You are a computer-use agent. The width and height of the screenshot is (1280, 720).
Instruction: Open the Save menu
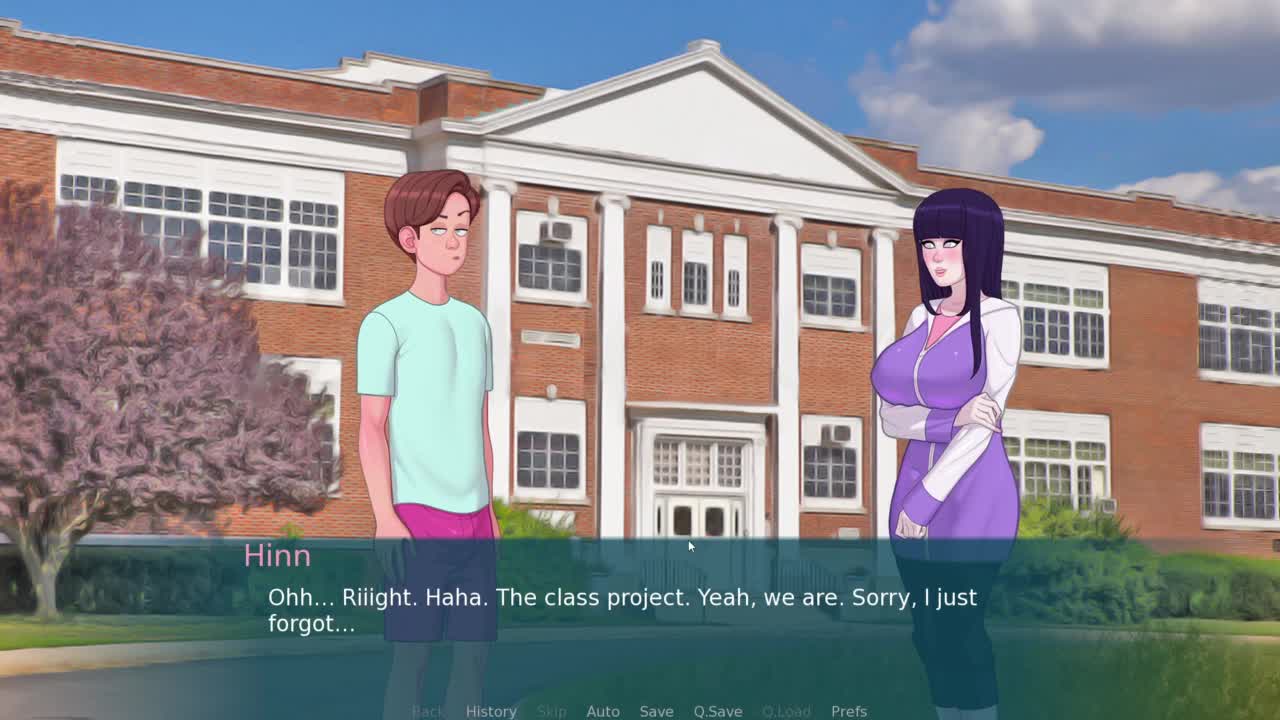point(656,711)
